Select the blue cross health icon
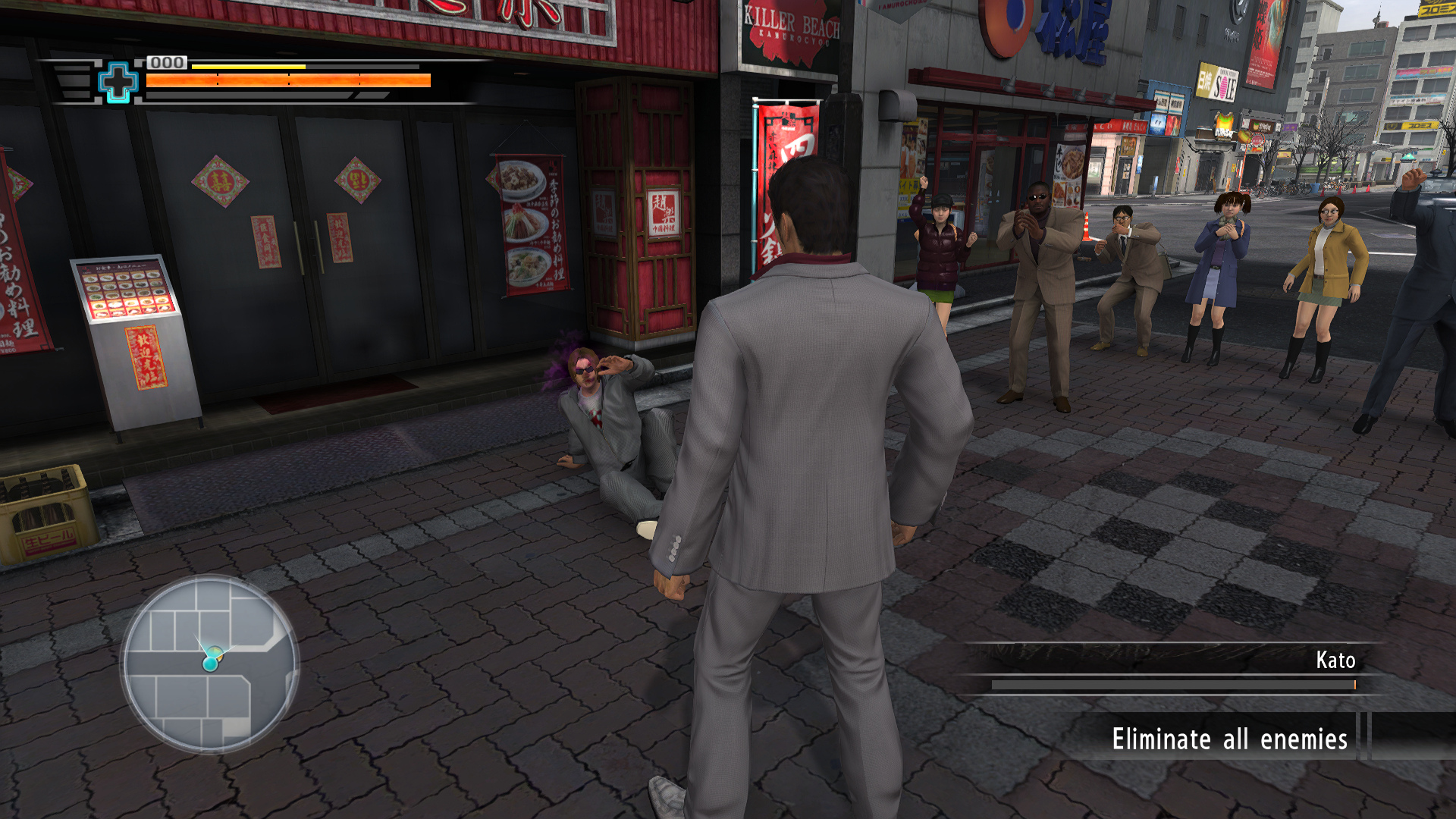1456x819 pixels. point(118,82)
